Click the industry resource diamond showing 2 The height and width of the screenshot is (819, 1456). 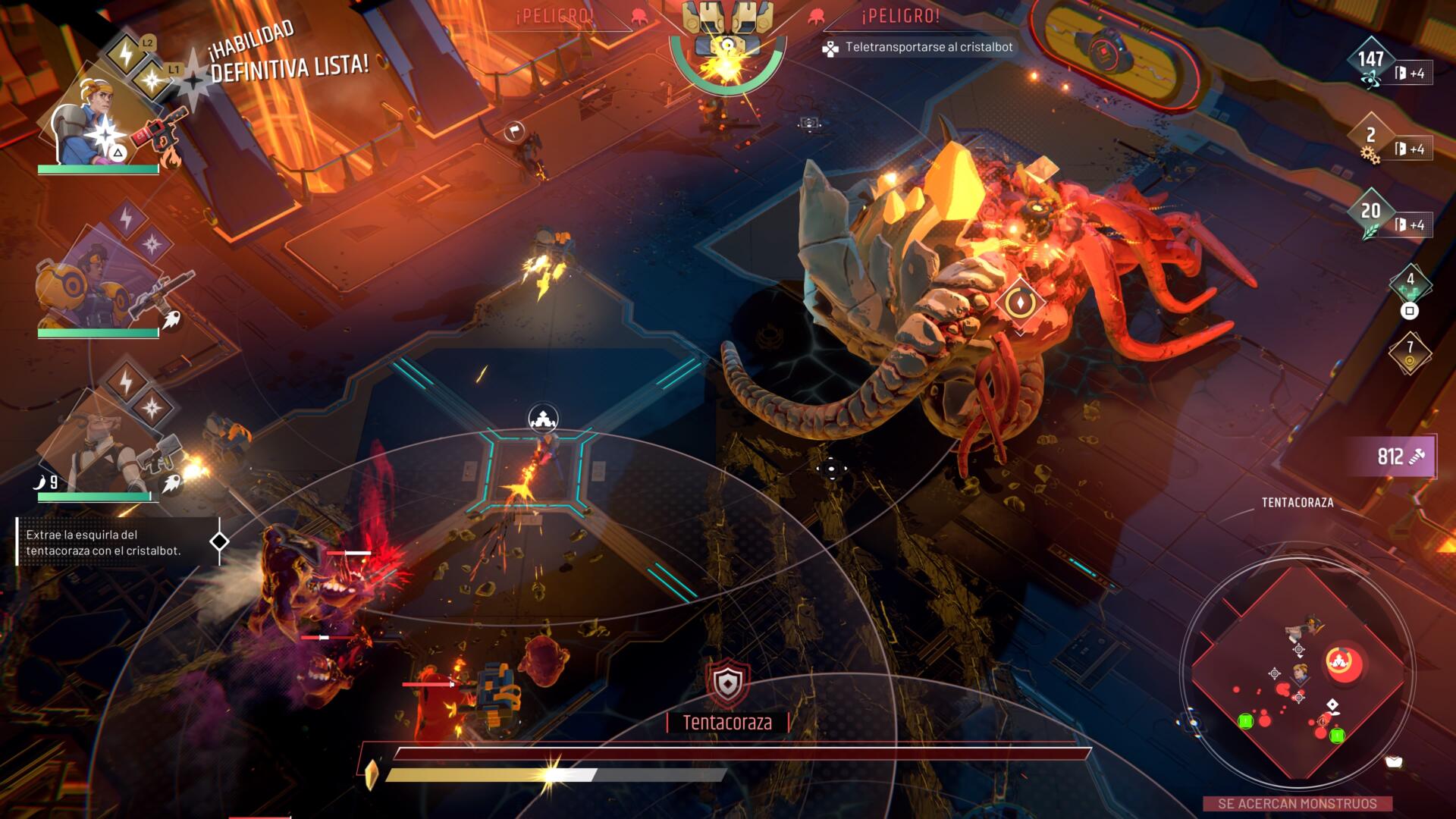tap(1370, 138)
